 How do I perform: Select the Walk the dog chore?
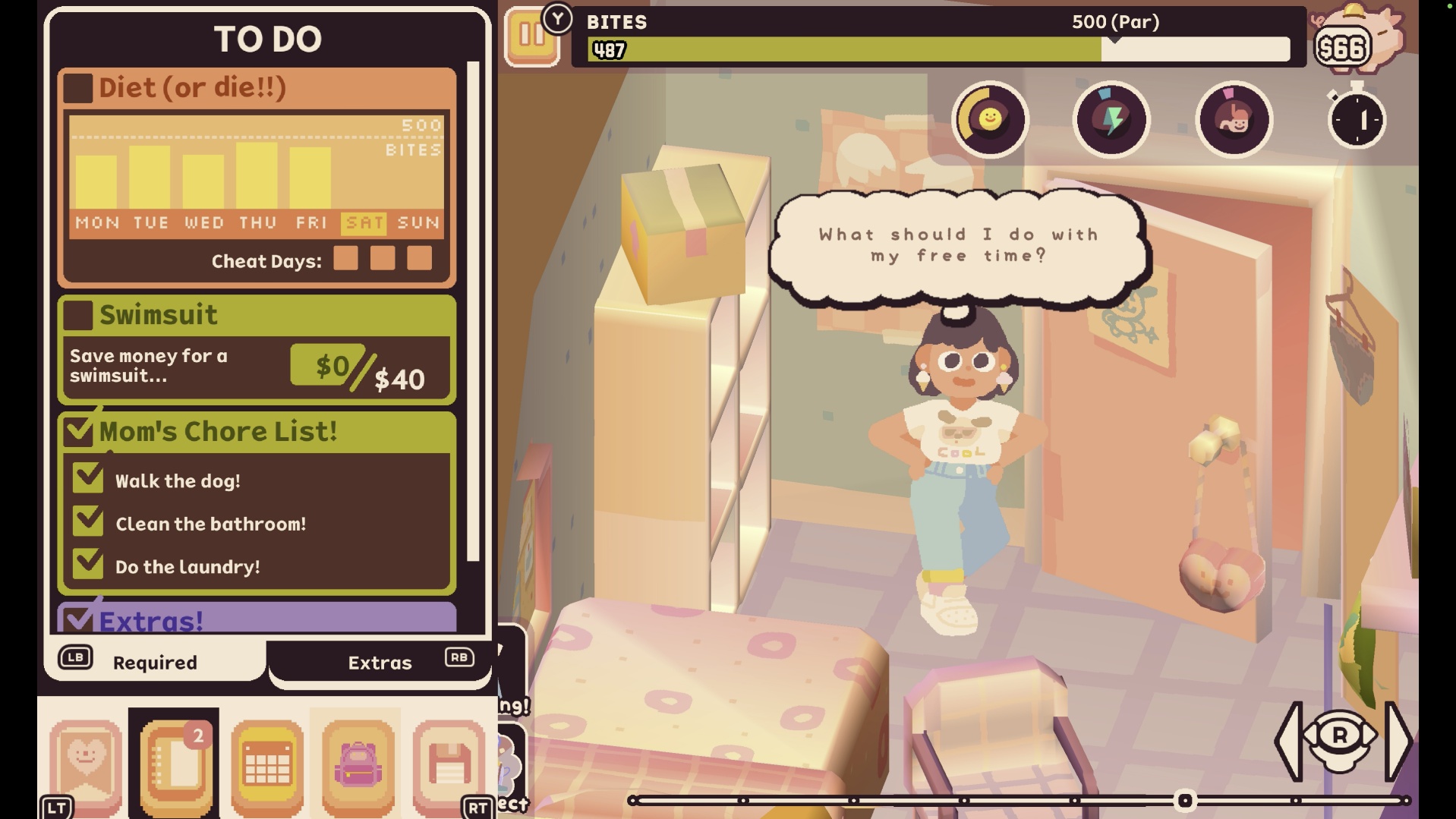[x=178, y=480]
